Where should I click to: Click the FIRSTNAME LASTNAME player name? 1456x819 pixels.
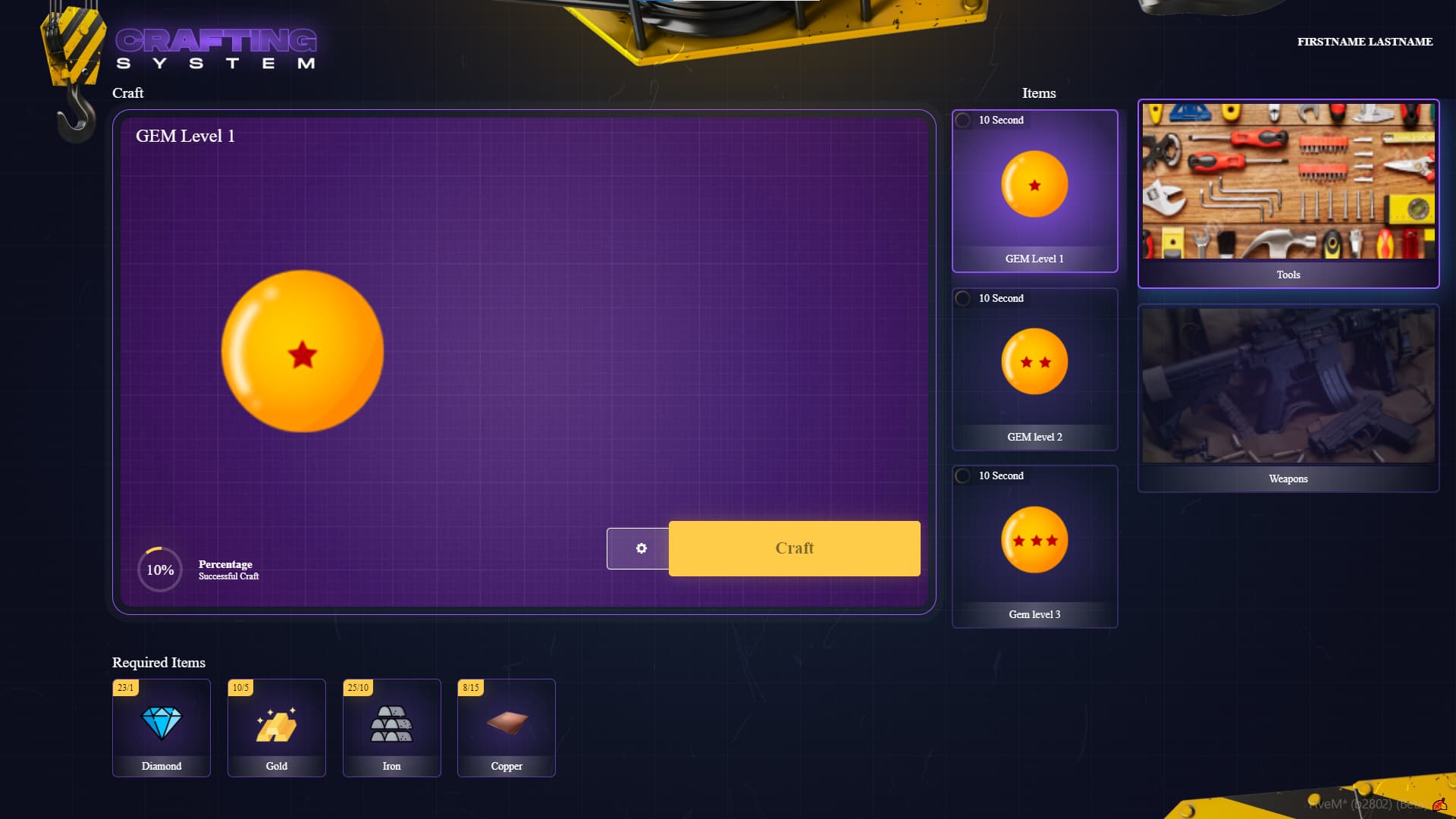coord(1364,42)
